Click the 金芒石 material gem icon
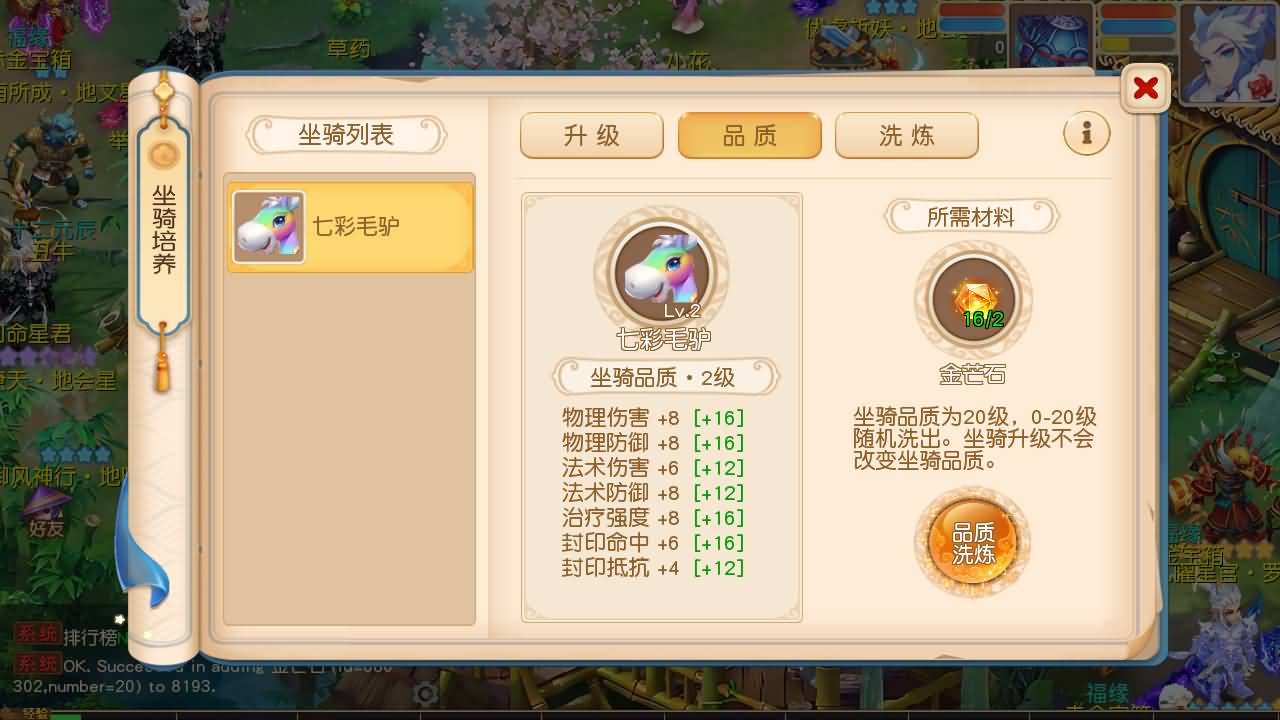Image resolution: width=1280 pixels, height=720 pixels. tap(973, 300)
